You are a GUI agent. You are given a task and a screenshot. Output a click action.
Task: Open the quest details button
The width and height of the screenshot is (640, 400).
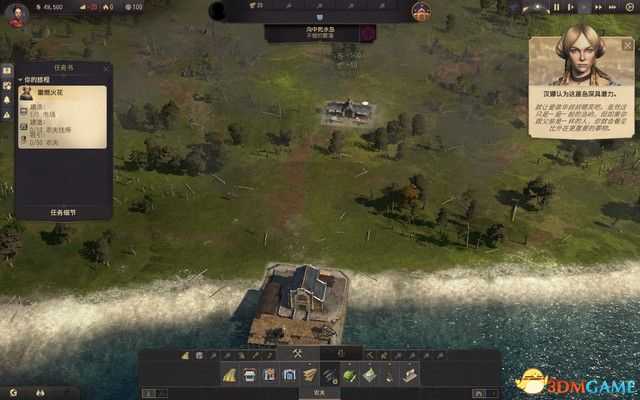[62, 212]
